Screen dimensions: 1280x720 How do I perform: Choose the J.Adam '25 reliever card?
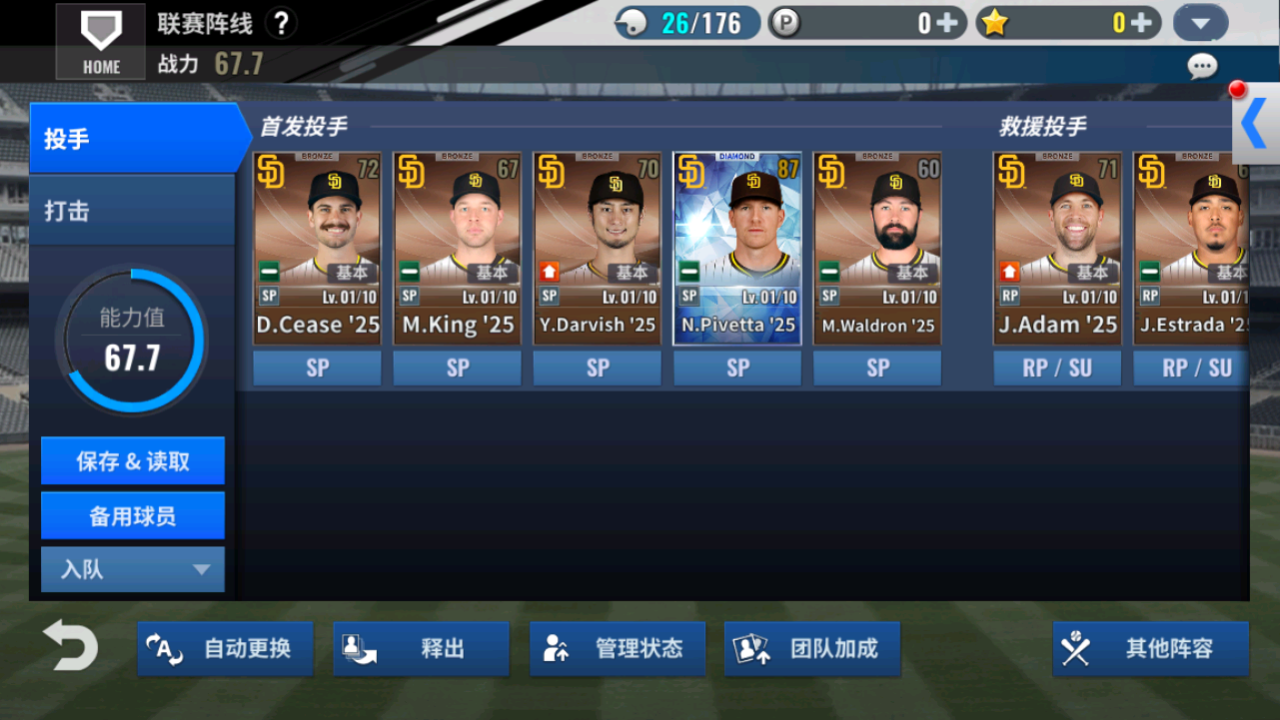(x=1057, y=249)
